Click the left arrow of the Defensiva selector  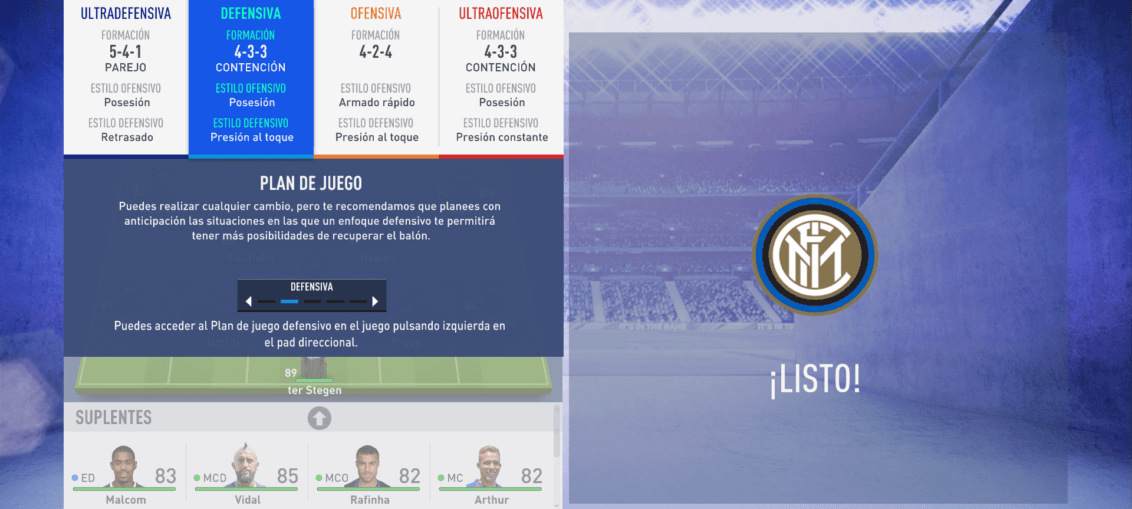(x=248, y=301)
